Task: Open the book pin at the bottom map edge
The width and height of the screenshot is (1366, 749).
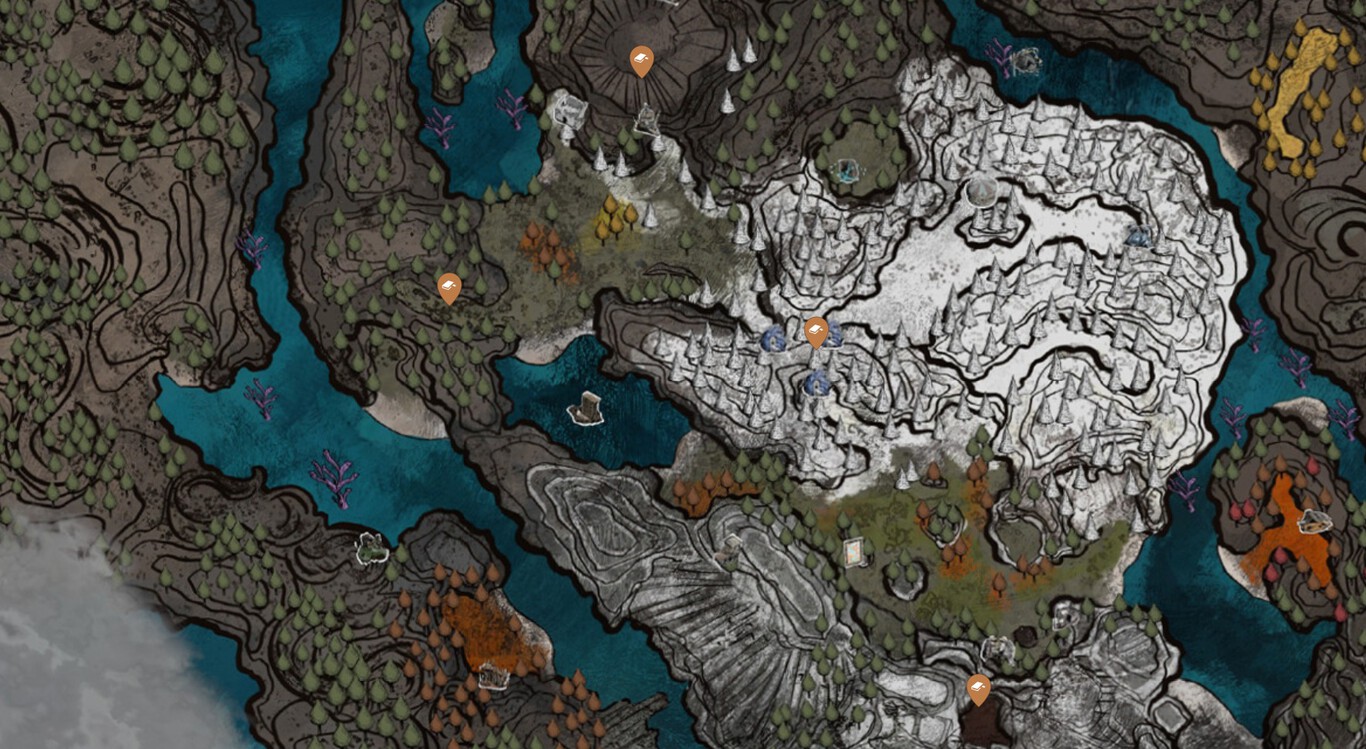Action: click(978, 690)
